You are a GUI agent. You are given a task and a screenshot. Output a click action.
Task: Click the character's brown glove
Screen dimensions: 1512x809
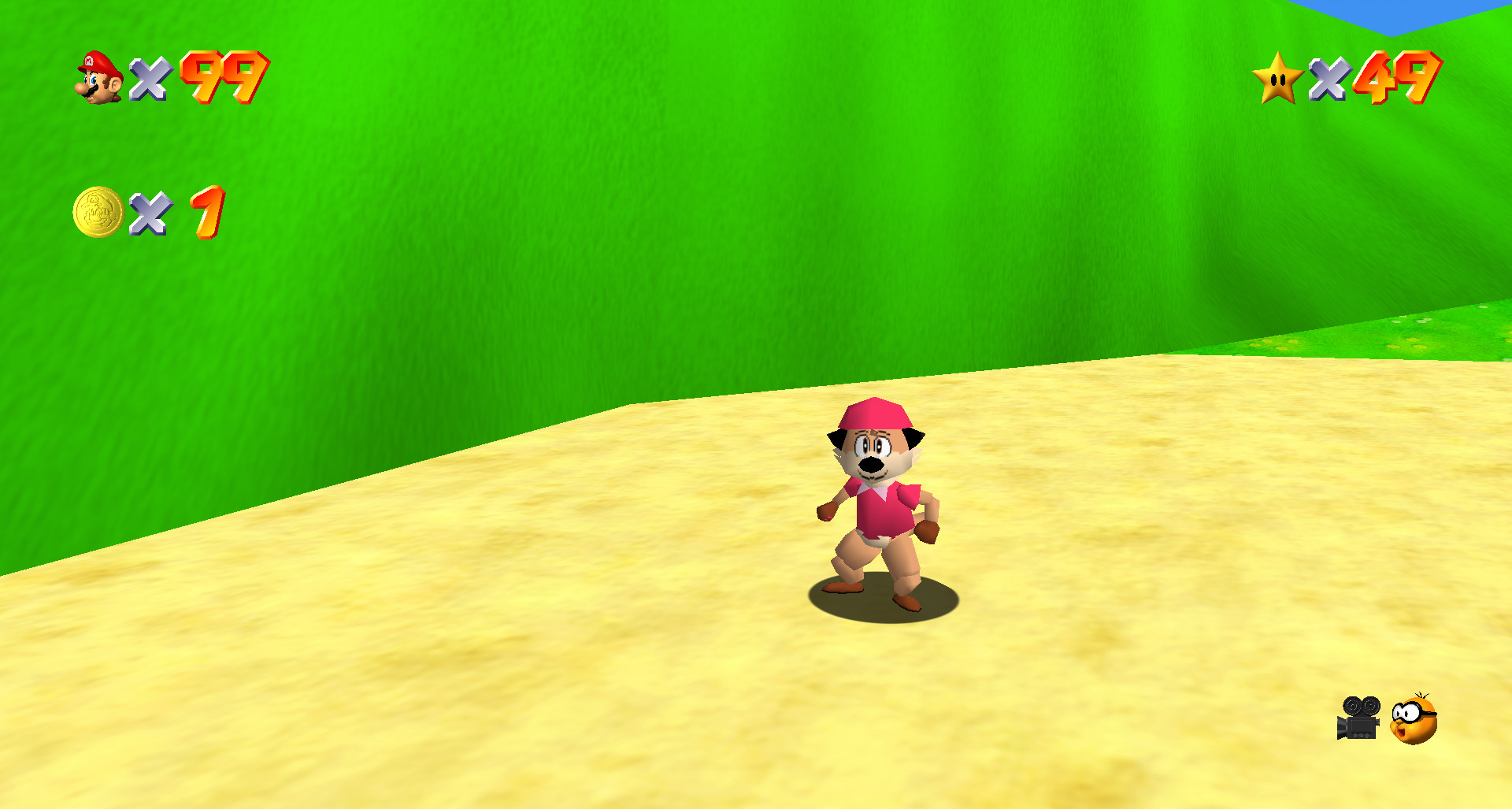coord(827,512)
